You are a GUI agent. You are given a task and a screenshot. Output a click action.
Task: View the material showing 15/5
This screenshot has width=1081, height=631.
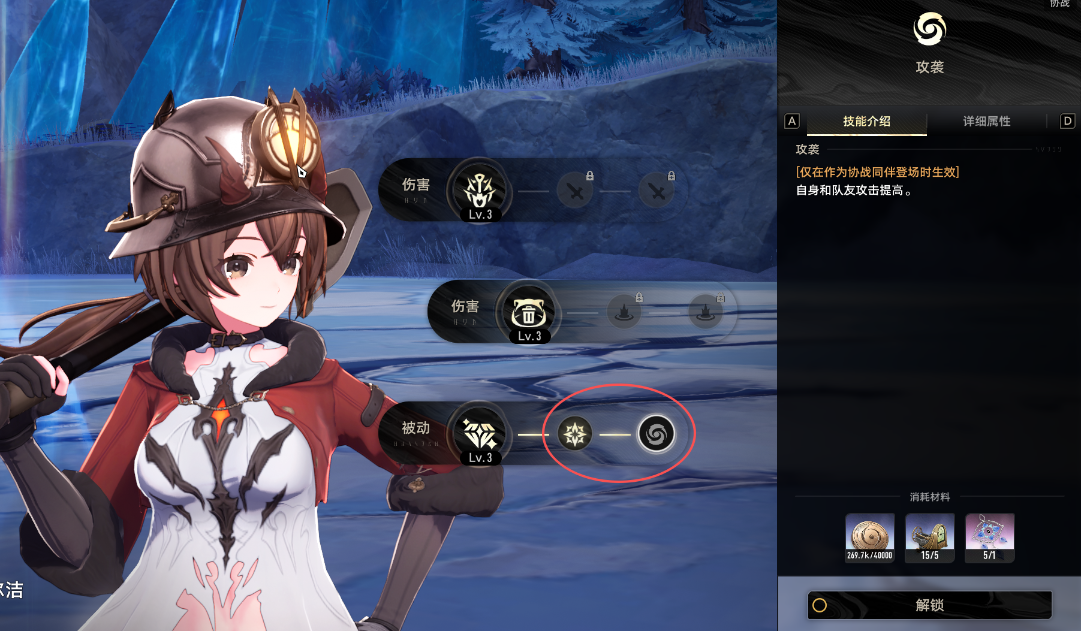tap(929, 537)
